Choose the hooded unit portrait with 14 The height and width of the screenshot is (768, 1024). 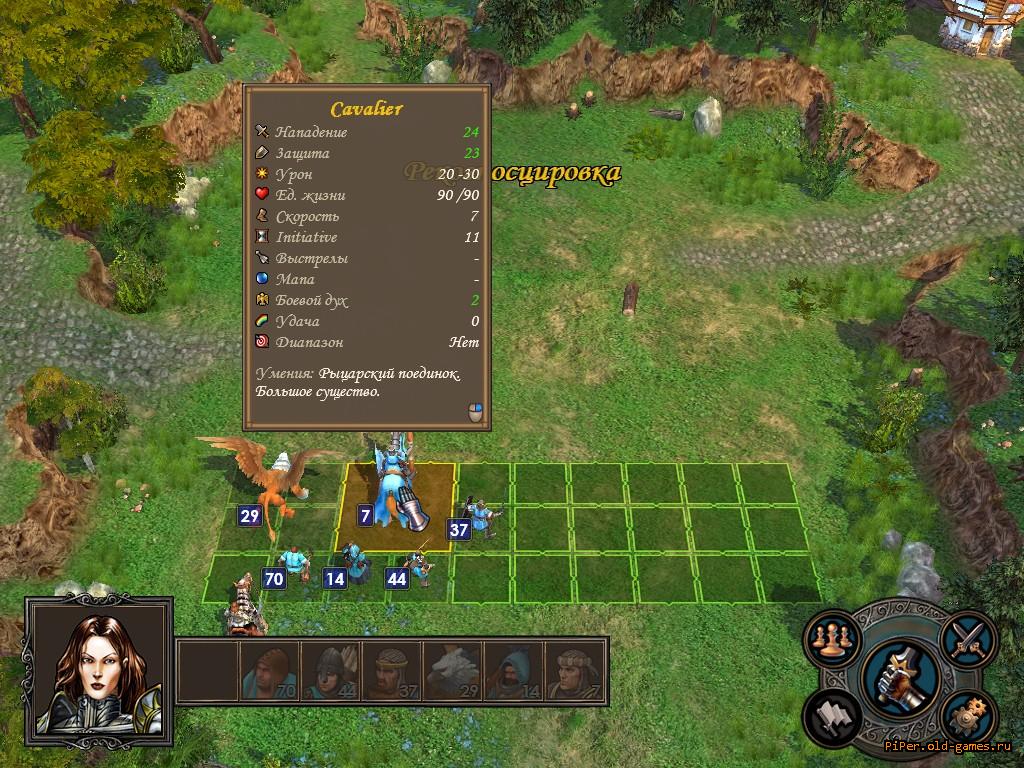514,670
